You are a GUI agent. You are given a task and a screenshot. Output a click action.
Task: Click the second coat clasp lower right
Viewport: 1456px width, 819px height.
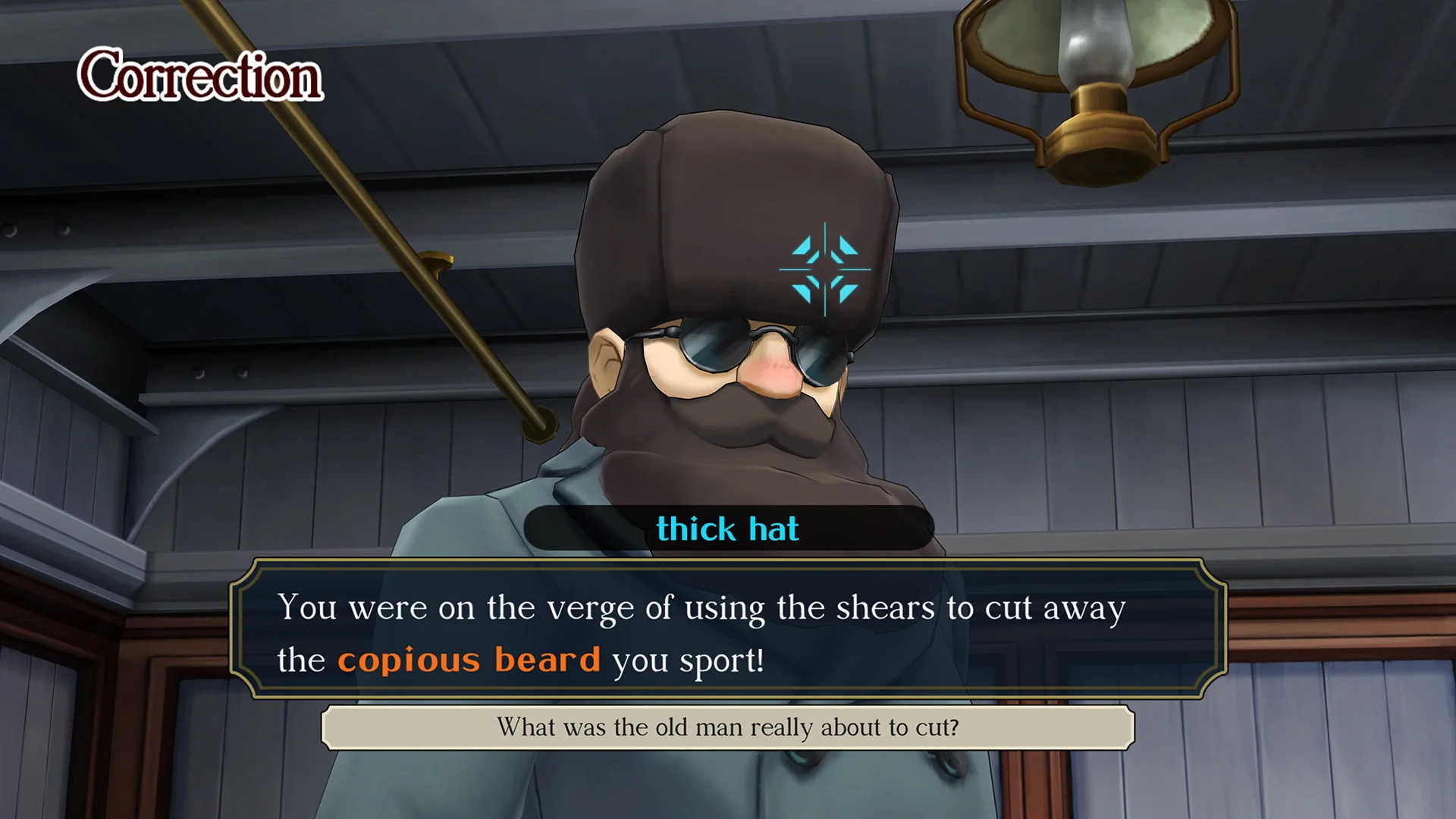coord(948,766)
